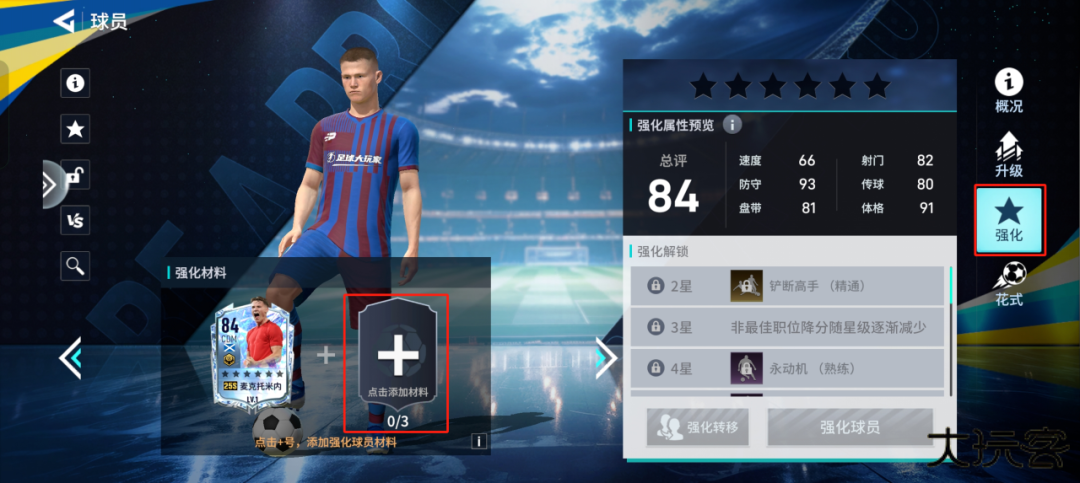
Task: Select the 4星 永动机 unlock row
Action: [x=788, y=368]
